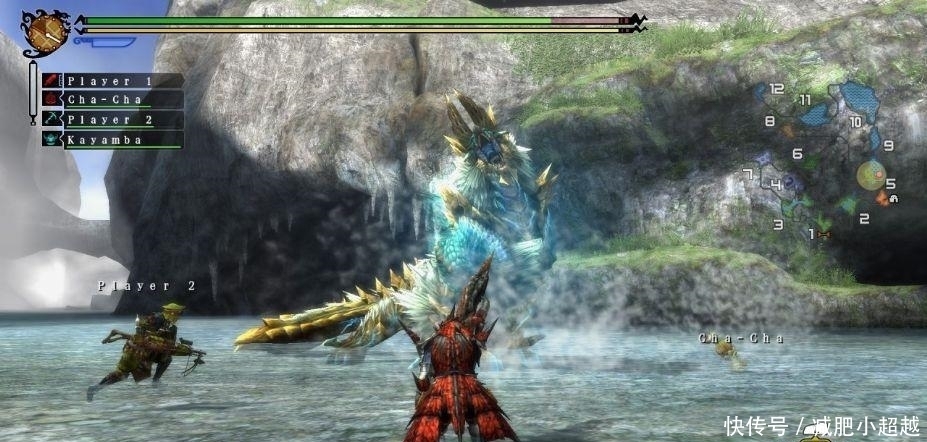This screenshot has height=442, width=927.
Task: Choose Player 2 in the party list
Action: [112, 120]
